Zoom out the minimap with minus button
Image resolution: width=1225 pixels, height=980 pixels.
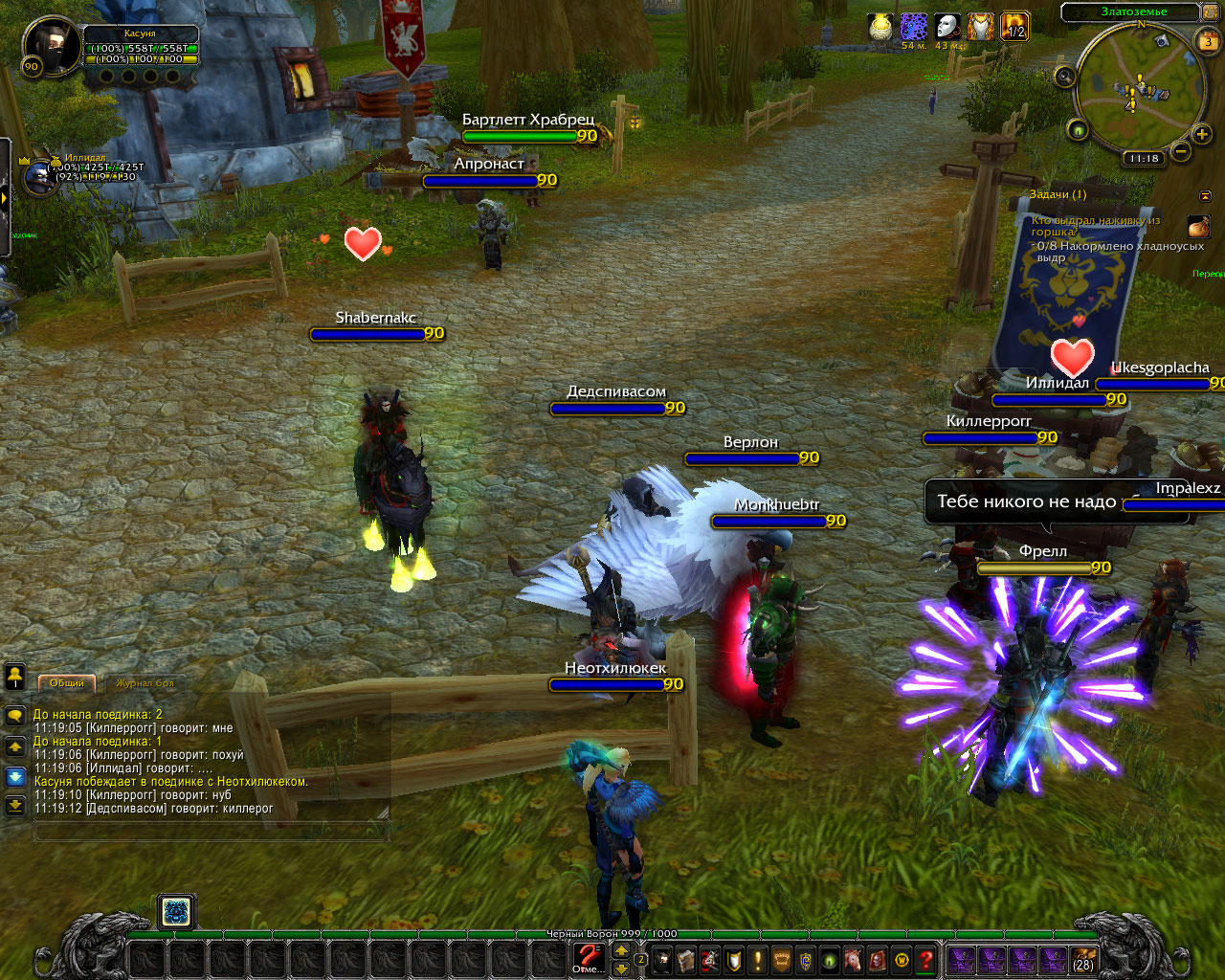pos(1181,151)
